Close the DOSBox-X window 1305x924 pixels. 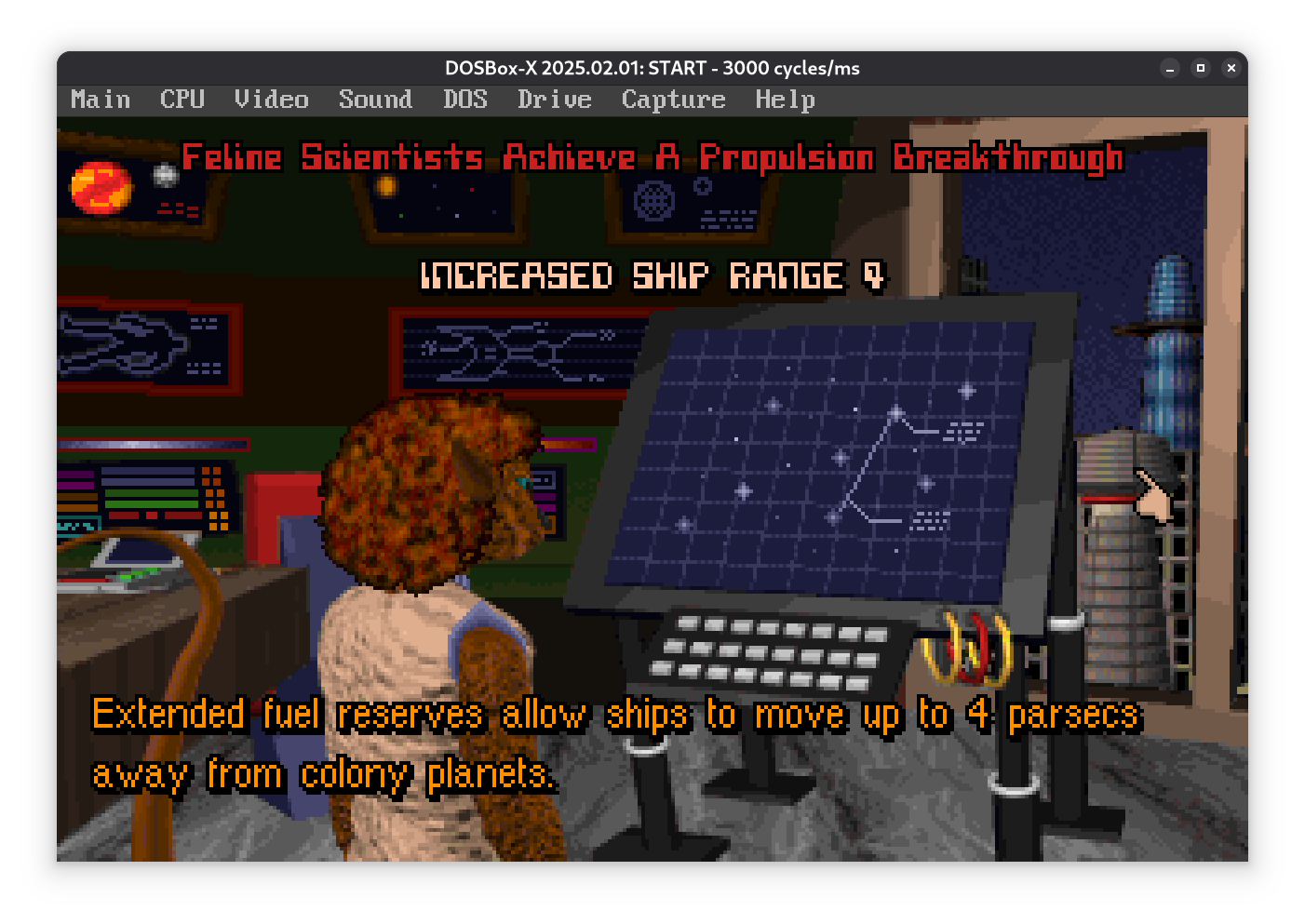1231,68
